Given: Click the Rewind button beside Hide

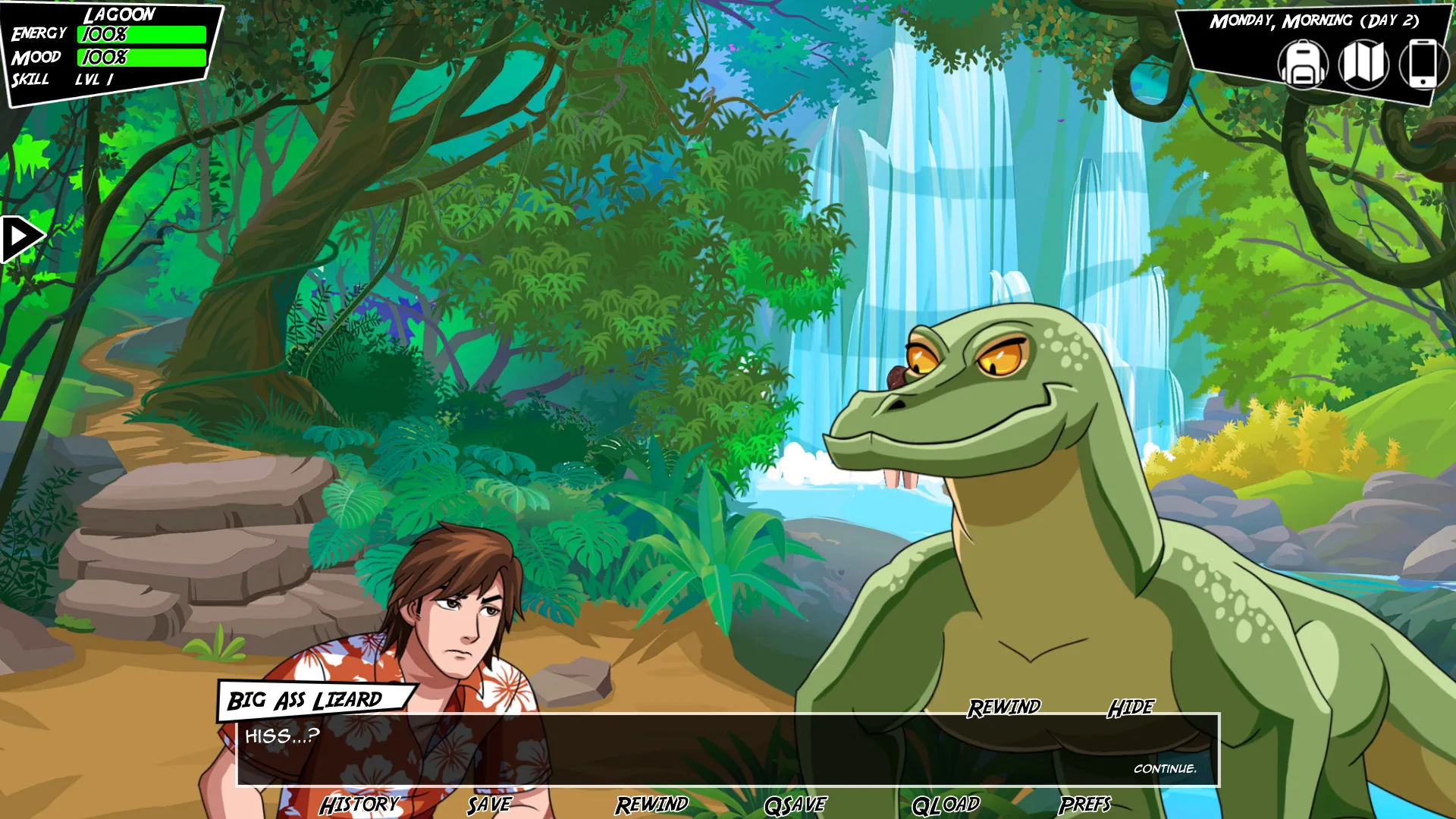Looking at the screenshot, I should point(1004,708).
